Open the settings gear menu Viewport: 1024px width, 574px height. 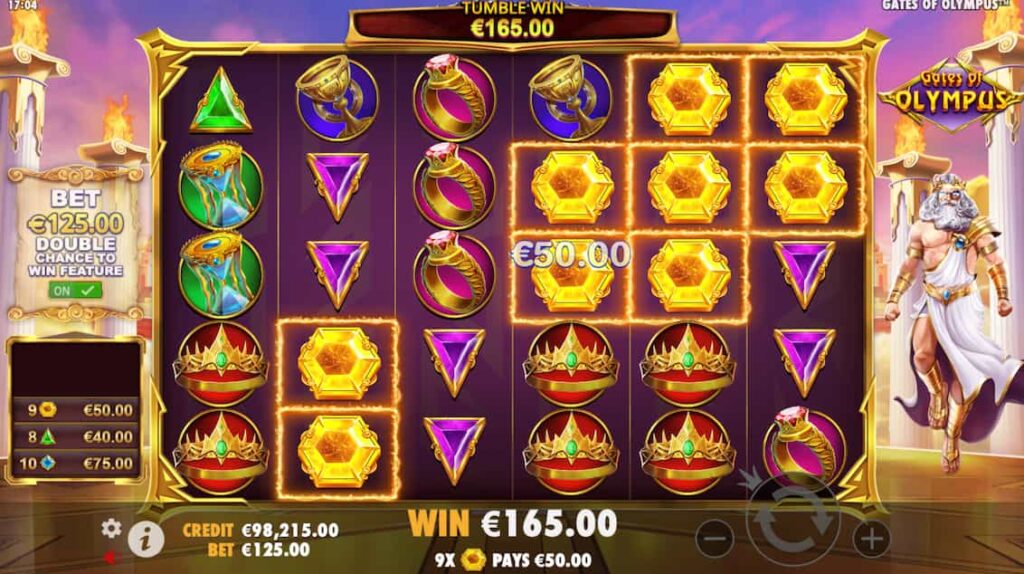click(111, 527)
